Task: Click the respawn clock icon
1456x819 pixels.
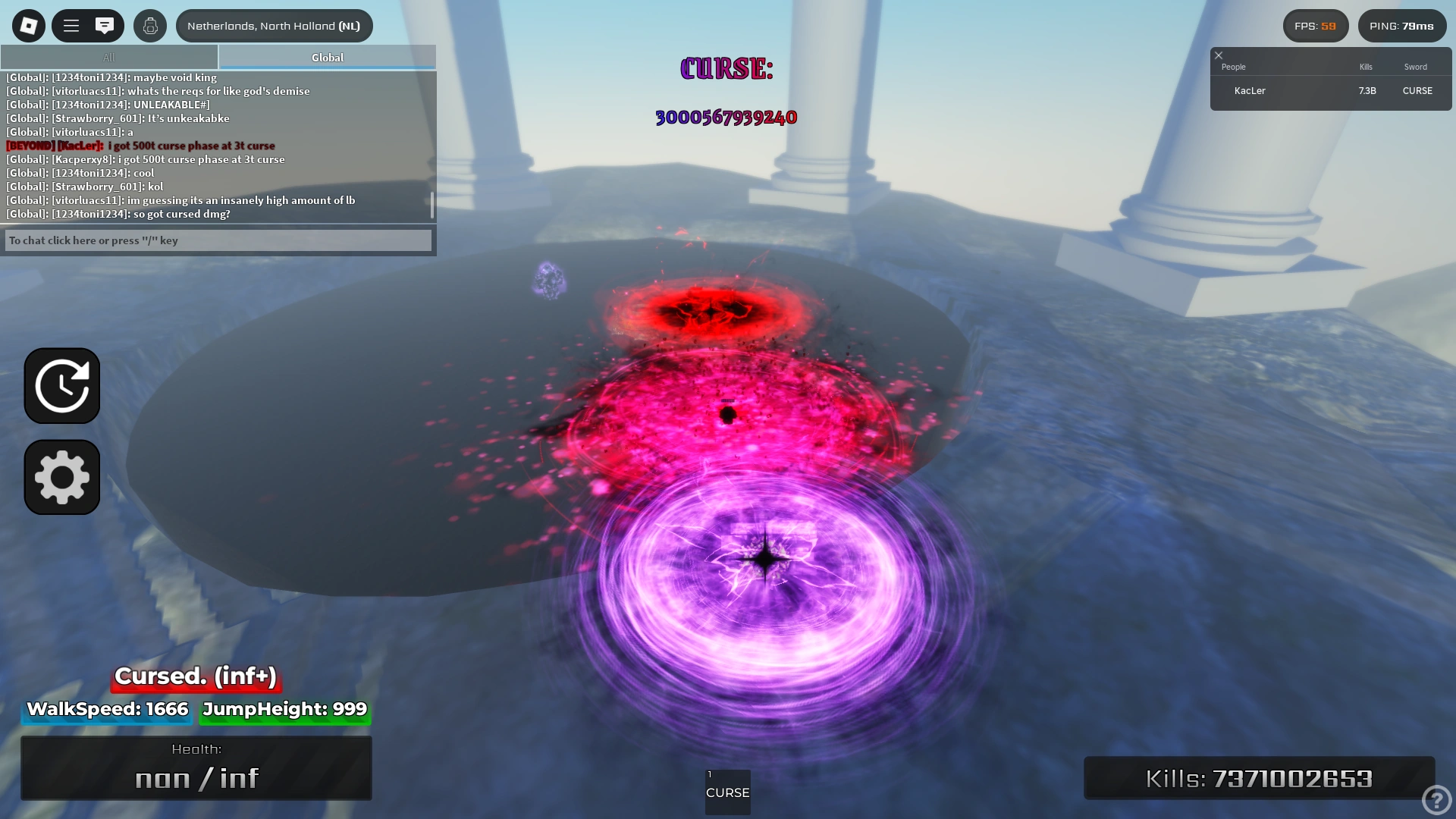Action: [61, 385]
